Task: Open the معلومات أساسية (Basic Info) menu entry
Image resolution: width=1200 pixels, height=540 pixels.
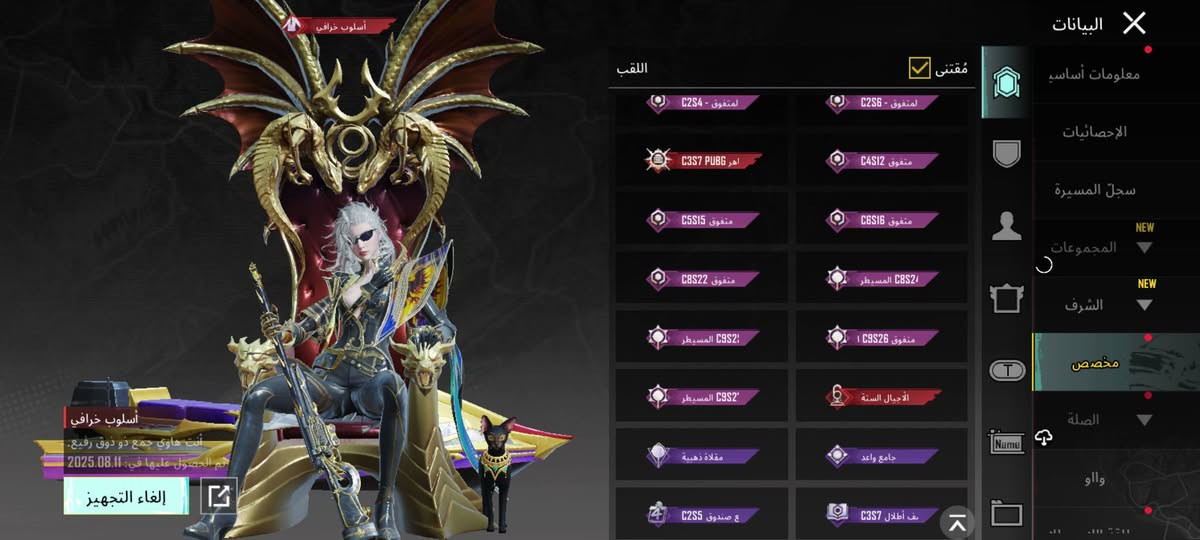Action: coord(1098,74)
